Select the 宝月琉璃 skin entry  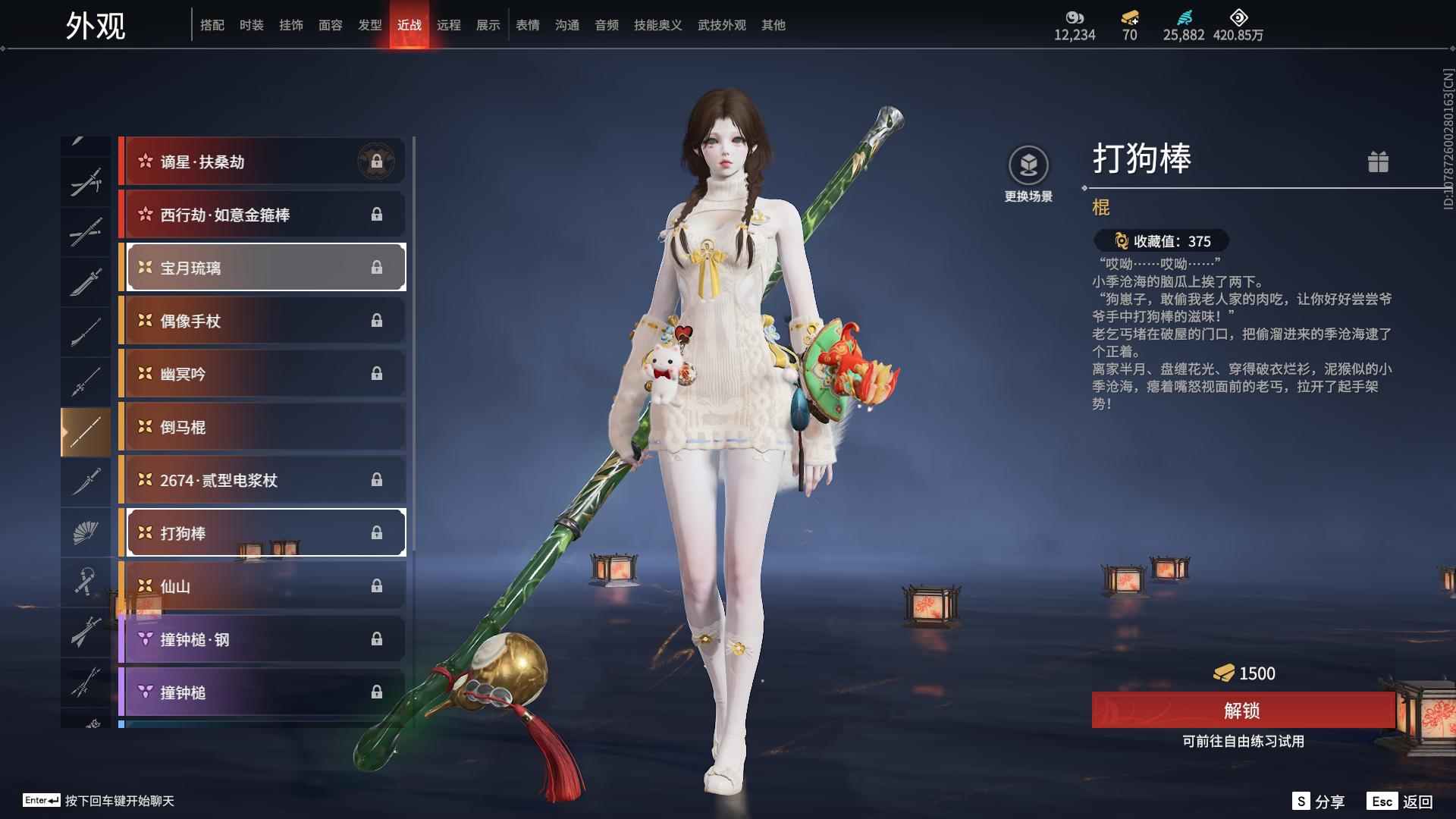click(263, 267)
